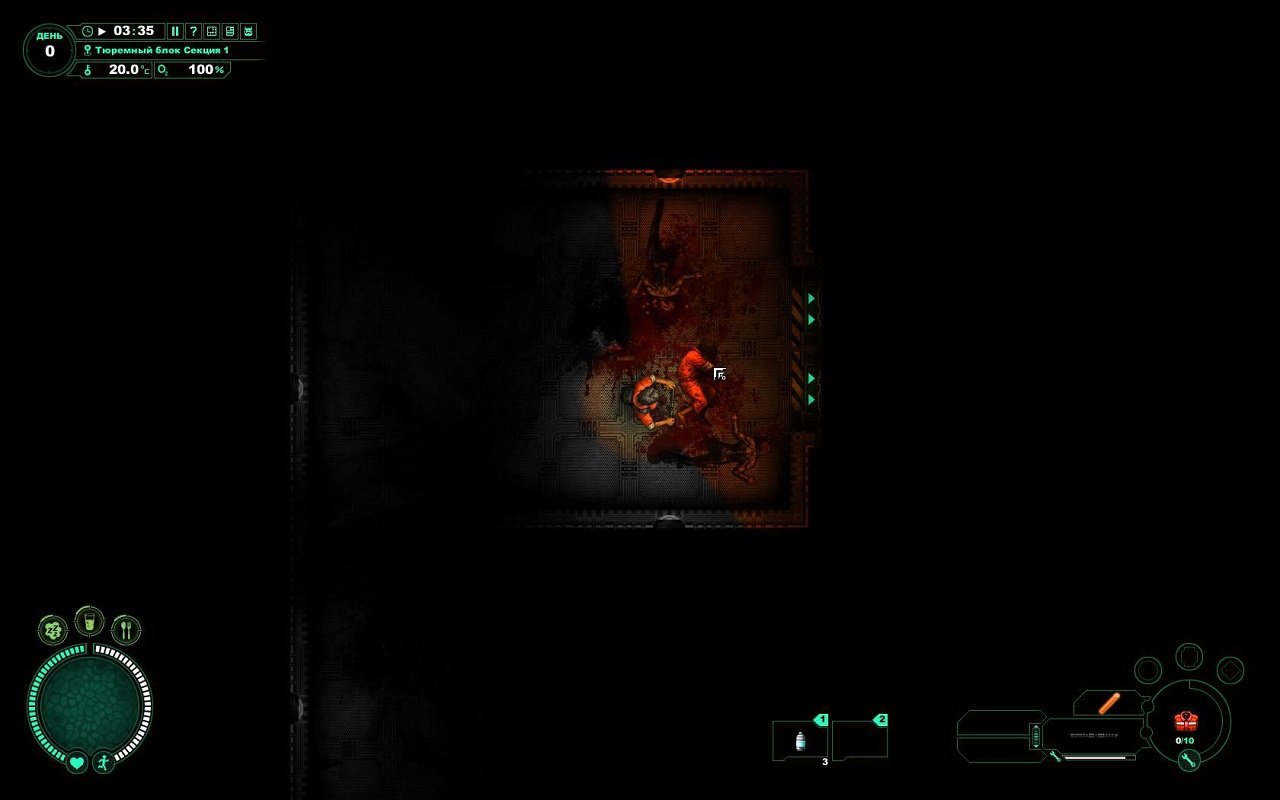Viewport: 1280px width, 800px height.
Task: Click the wrench repair icon under the weapon
Action: (1054, 757)
